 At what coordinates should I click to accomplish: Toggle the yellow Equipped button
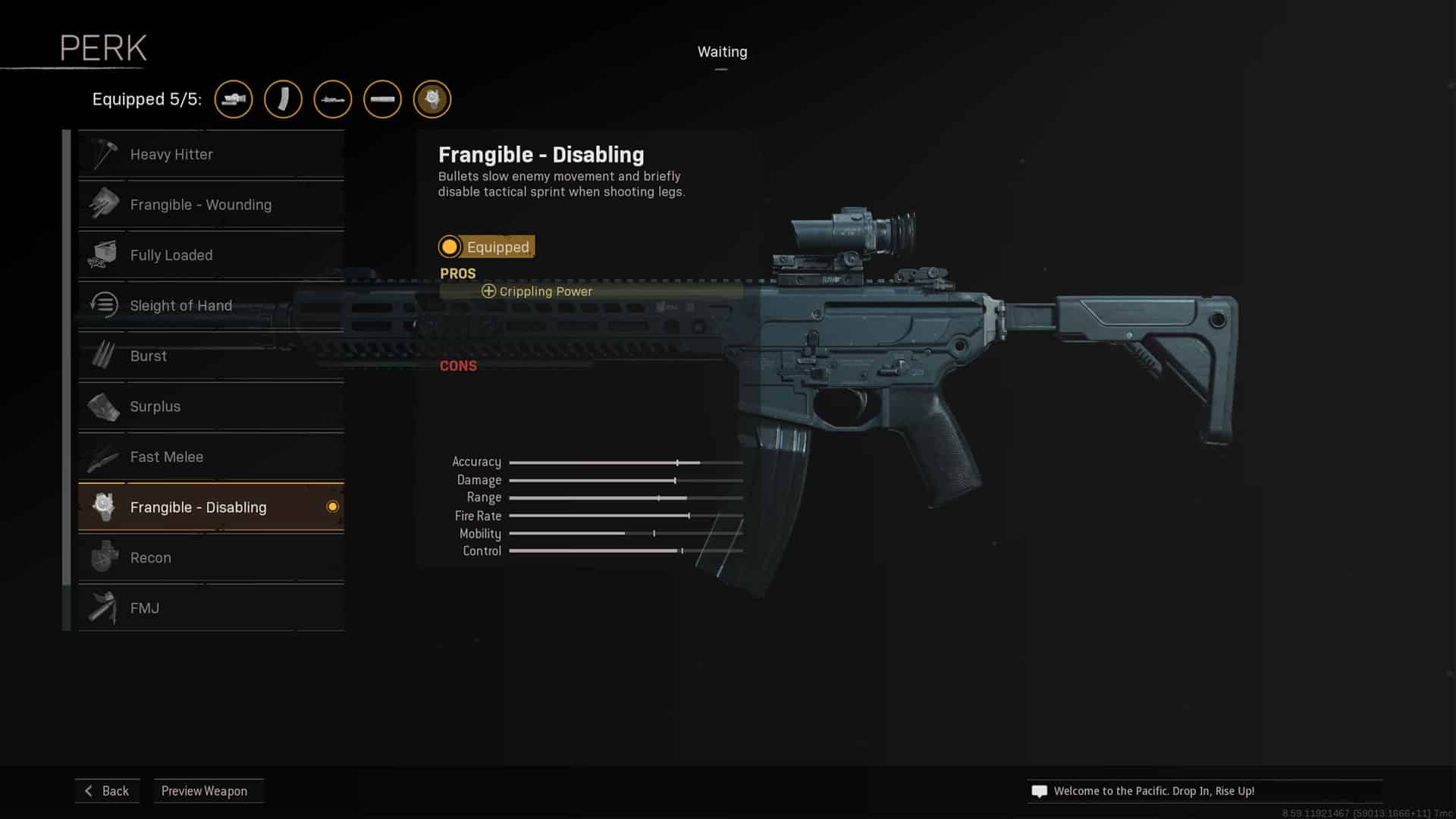pyautogui.click(x=487, y=246)
